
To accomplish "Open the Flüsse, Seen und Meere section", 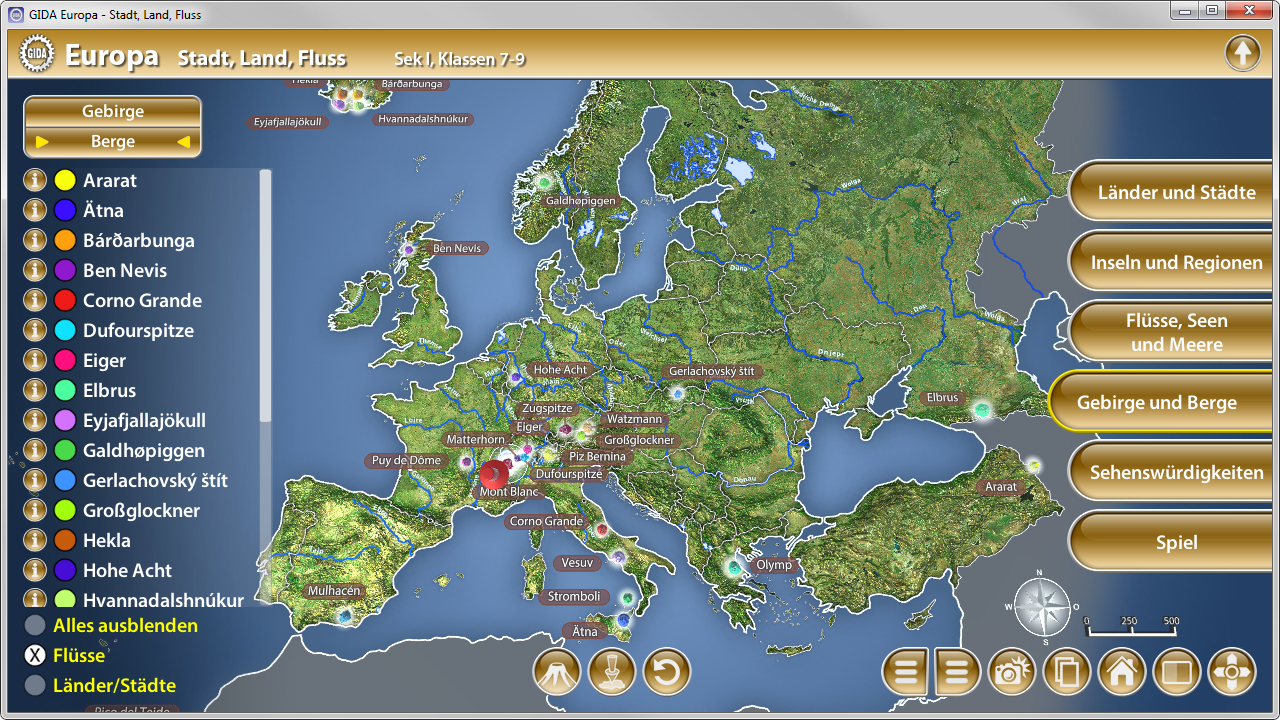I will point(1170,331).
